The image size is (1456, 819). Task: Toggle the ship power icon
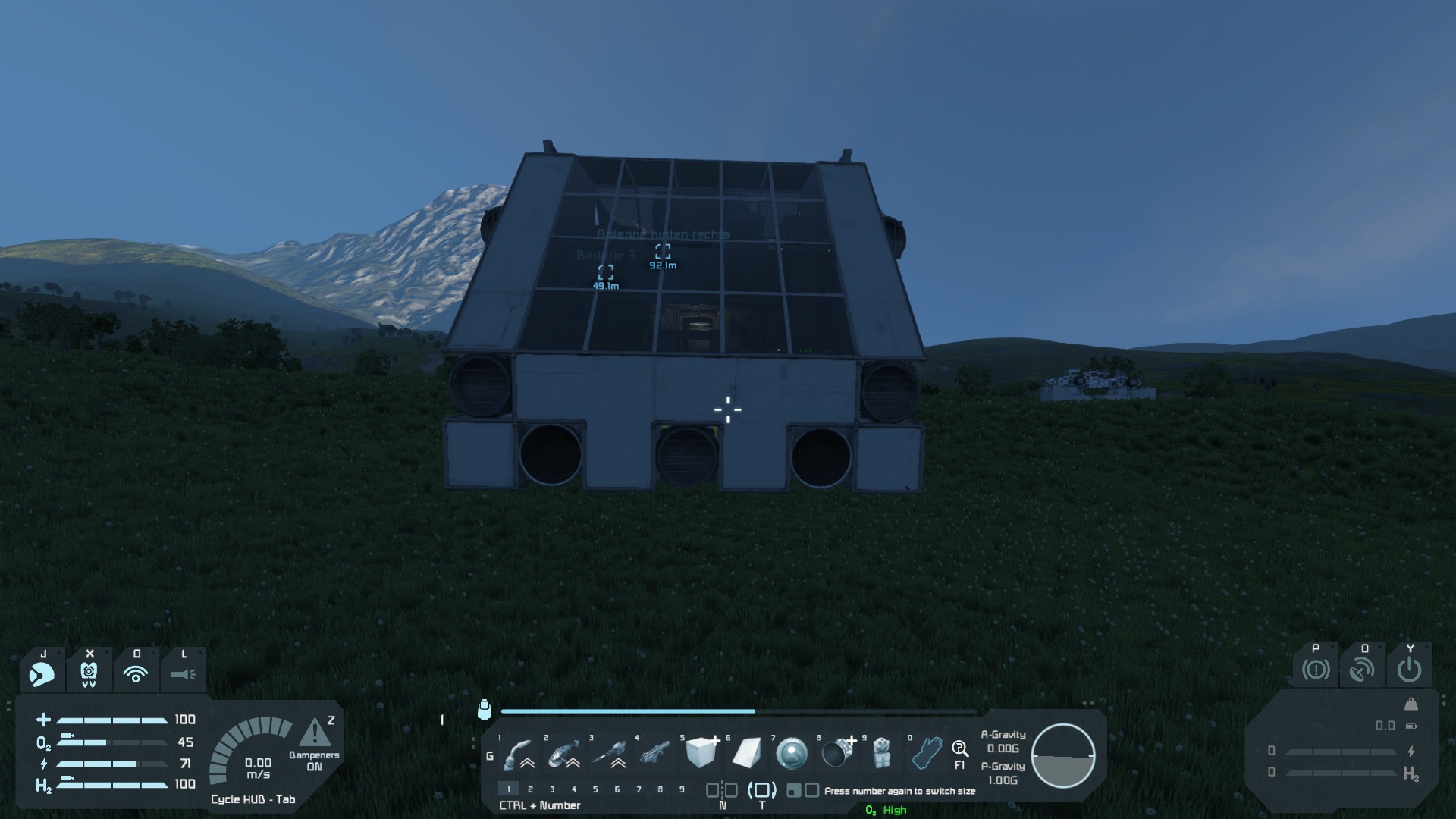pyautogui.click(x=1409, y=670)
